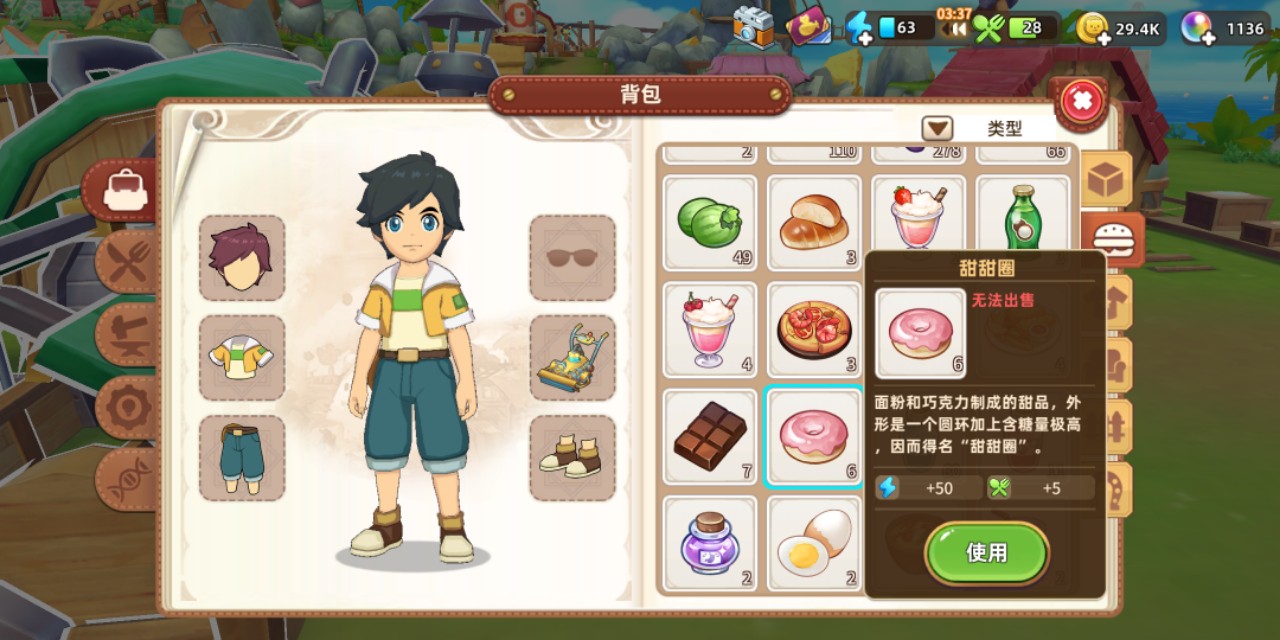The image size is (1280, 640).
Task: Use the donut with the green 使用 button
Action: (x=986, y=553)
